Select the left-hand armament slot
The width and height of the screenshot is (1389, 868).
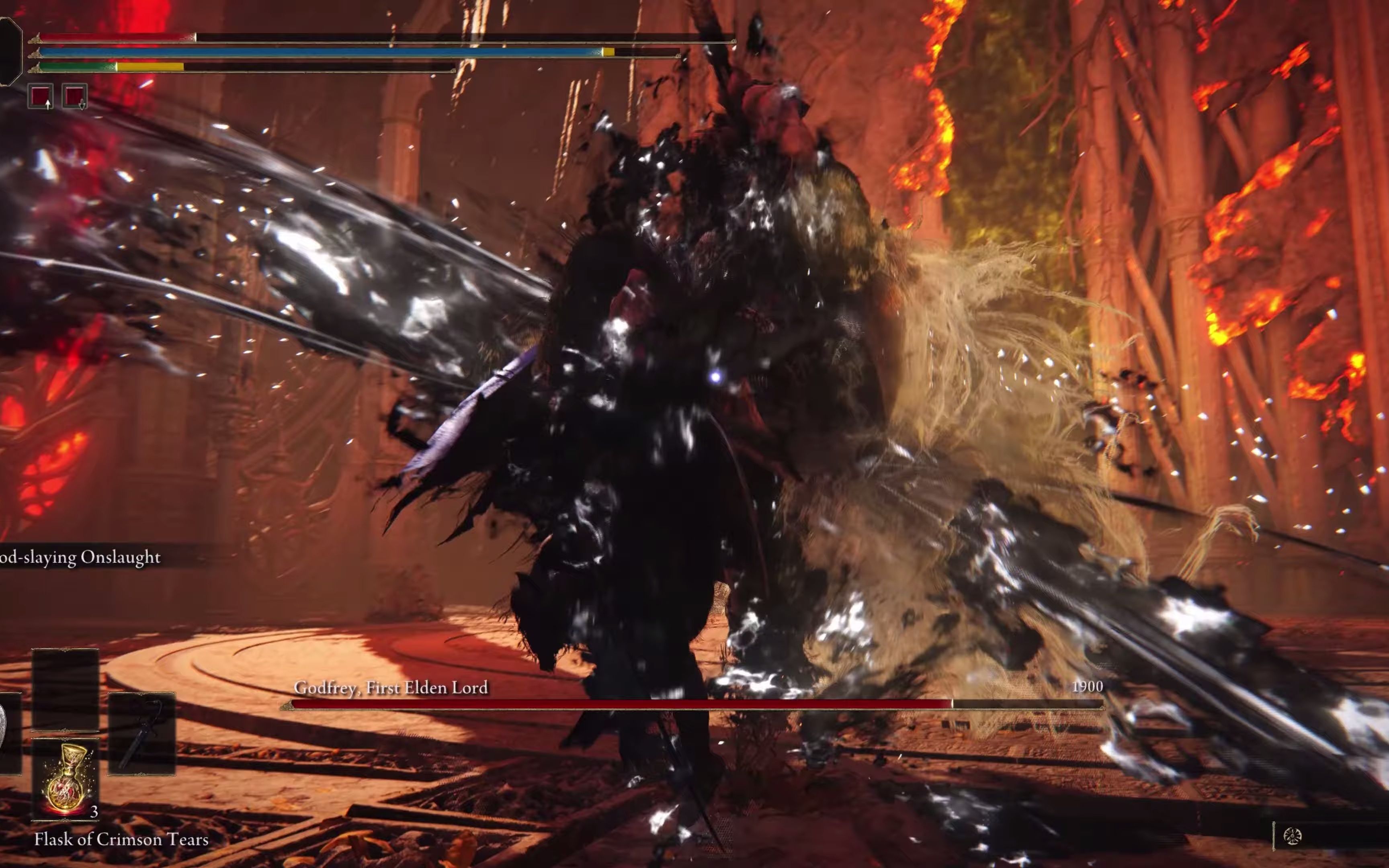coord(8,734)
